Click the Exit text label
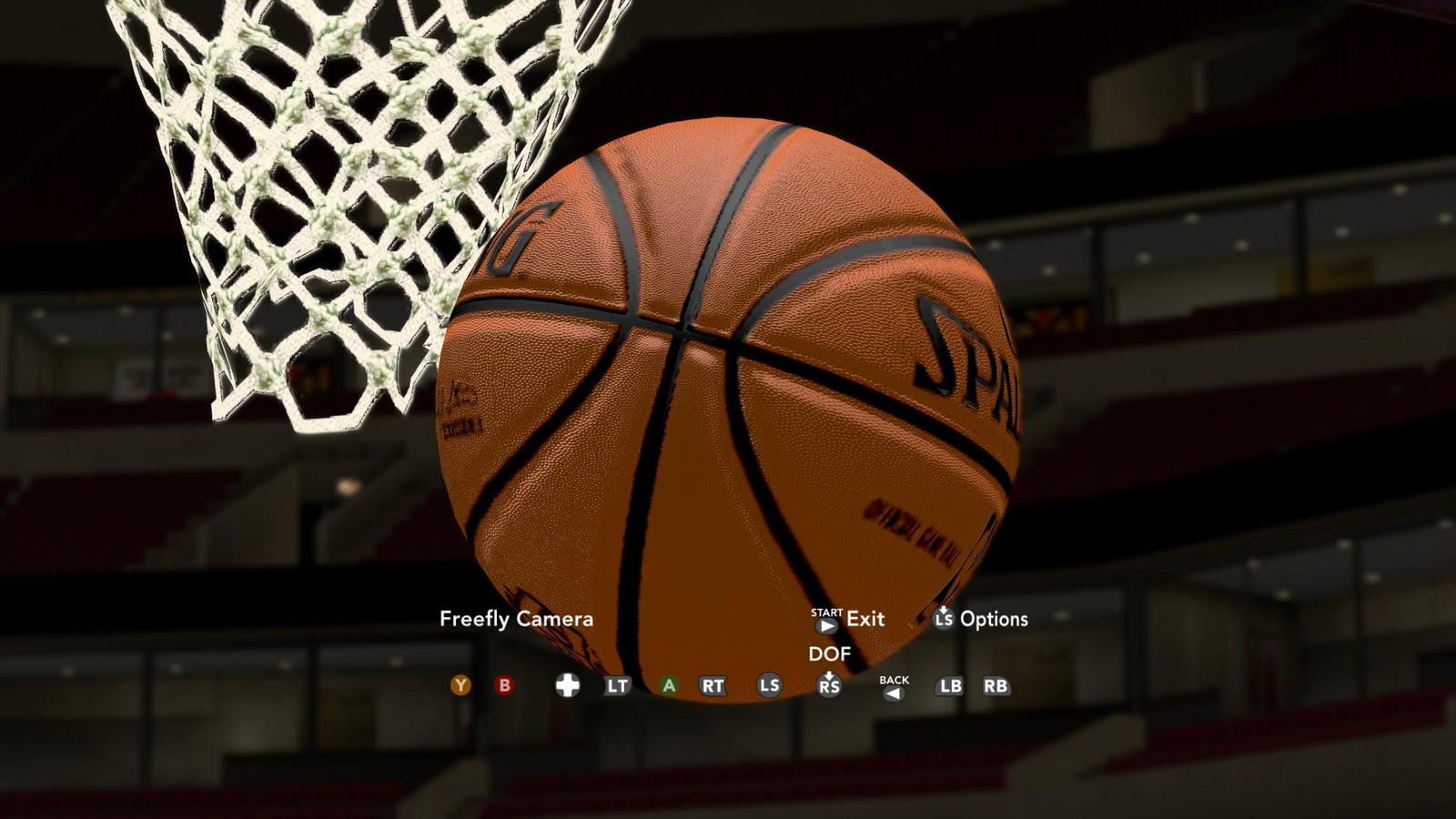 click(x=864, y=620)
